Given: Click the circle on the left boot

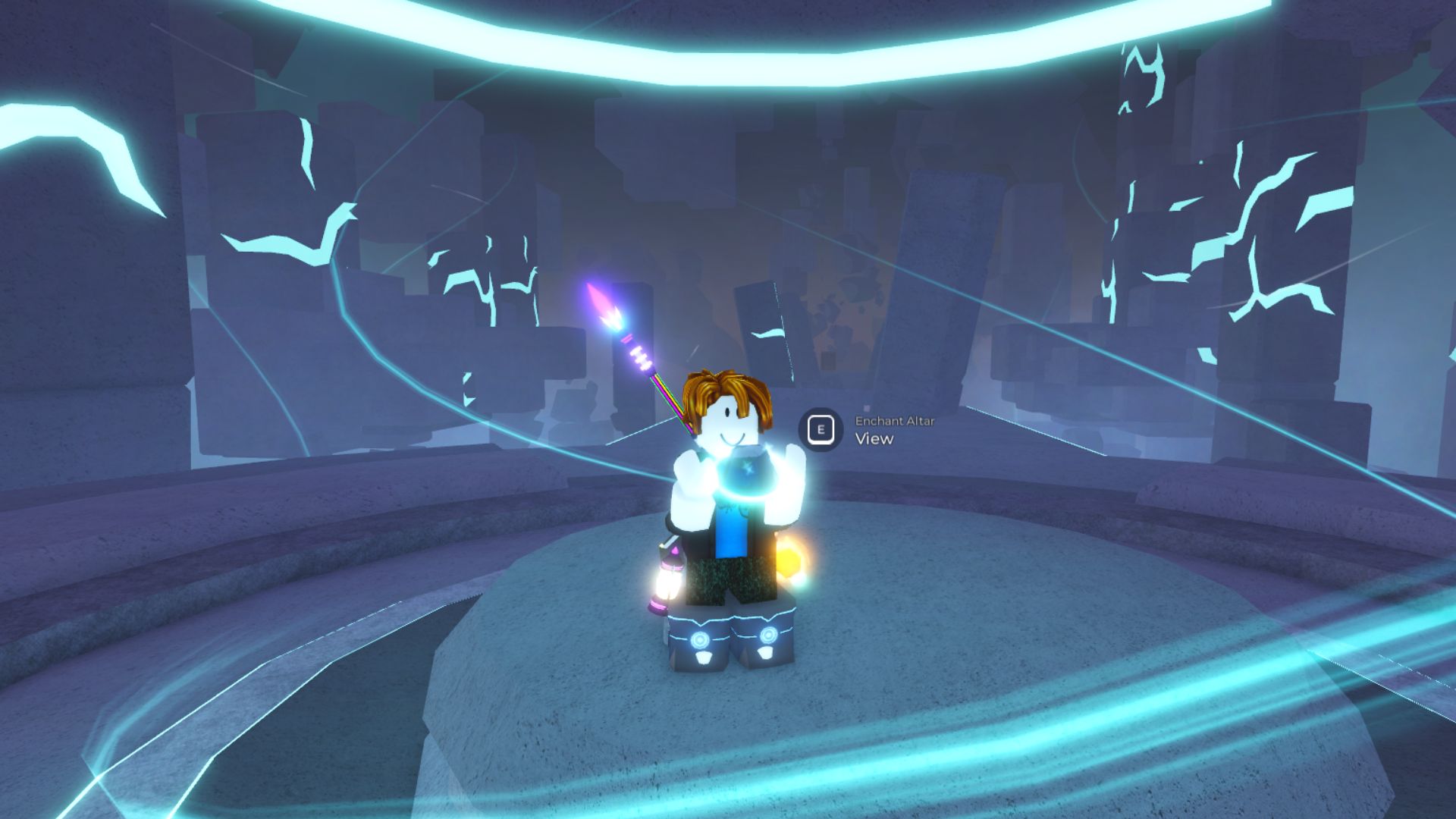Looking at the screenshot, I should click(699, 639).
